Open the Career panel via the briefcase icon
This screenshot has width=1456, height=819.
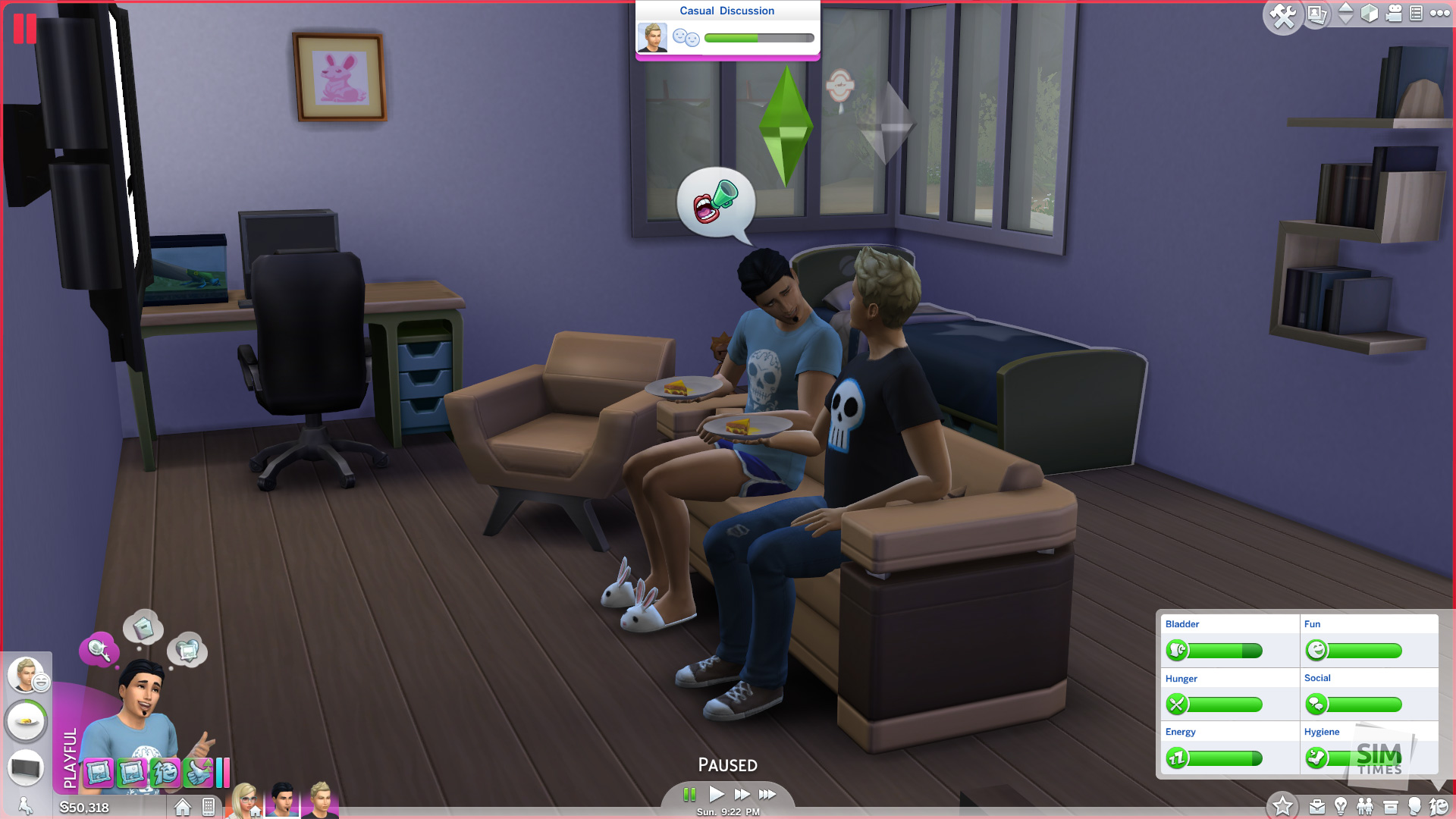coord(1316,806)
